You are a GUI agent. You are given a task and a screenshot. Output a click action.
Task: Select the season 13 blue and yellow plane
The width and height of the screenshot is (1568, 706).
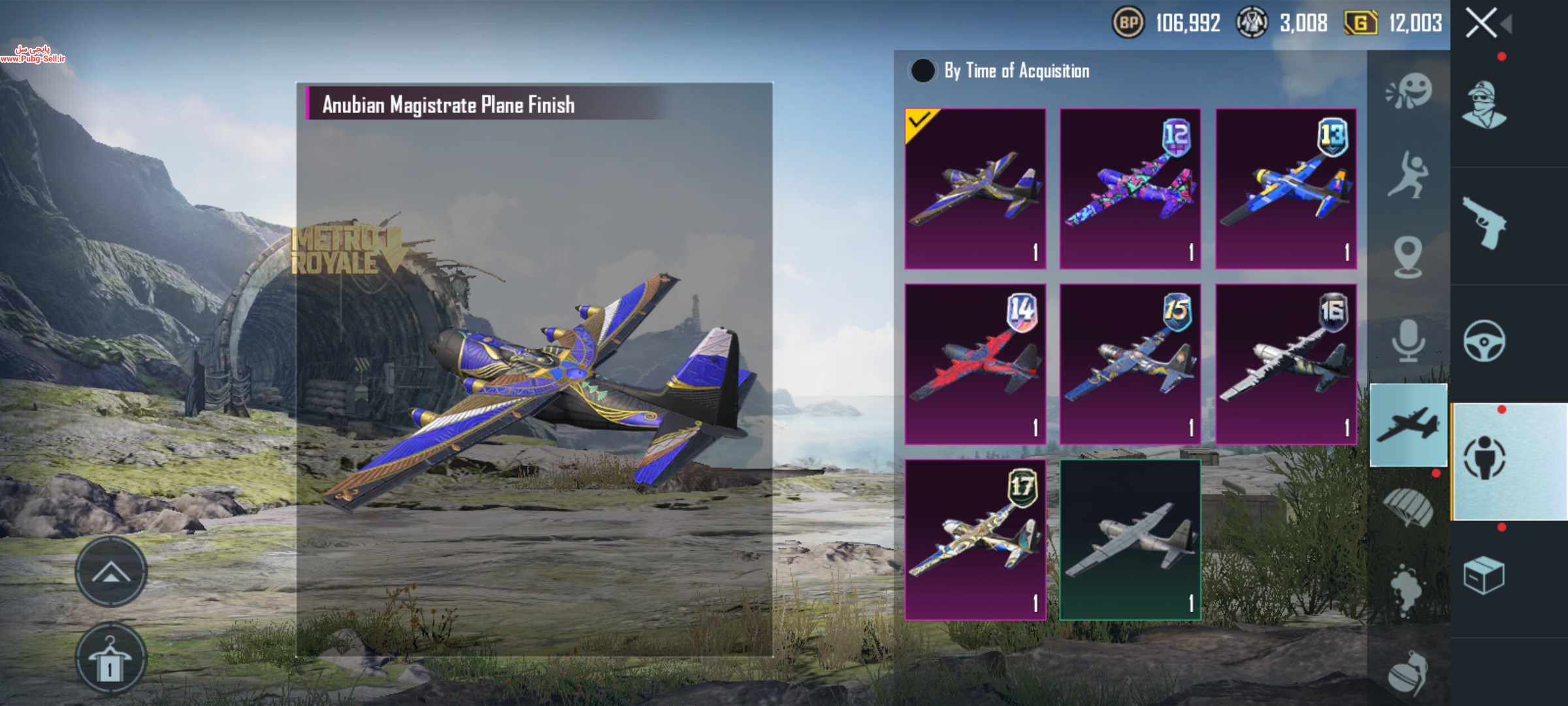coord(1286,189)
